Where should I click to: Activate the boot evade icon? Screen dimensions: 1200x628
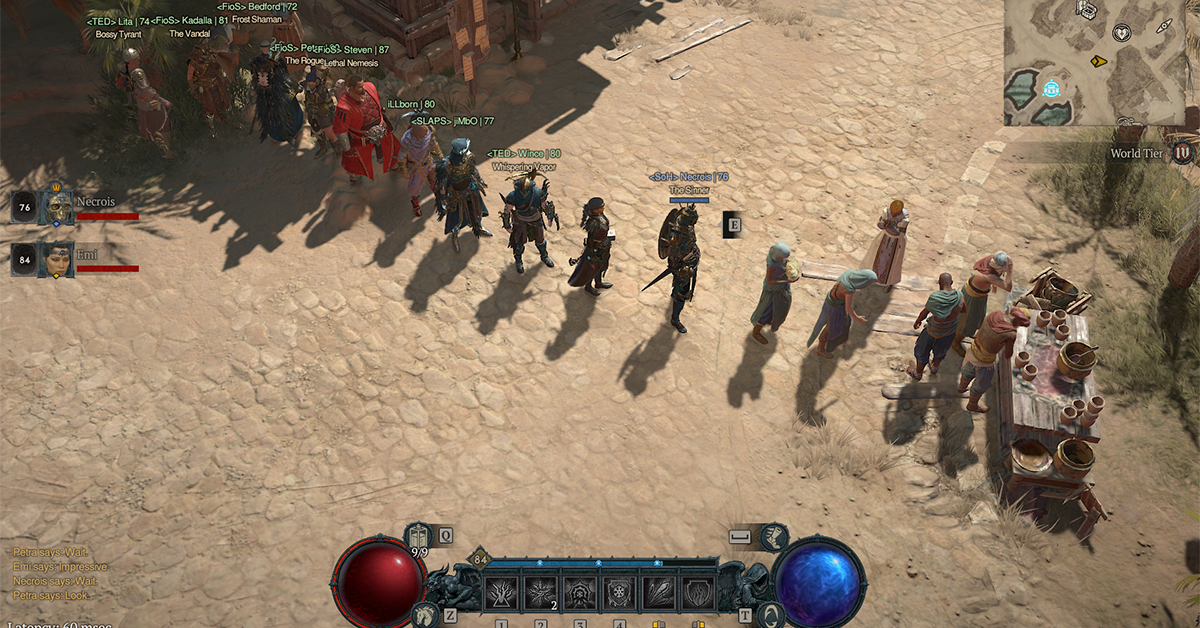point(773,537)
